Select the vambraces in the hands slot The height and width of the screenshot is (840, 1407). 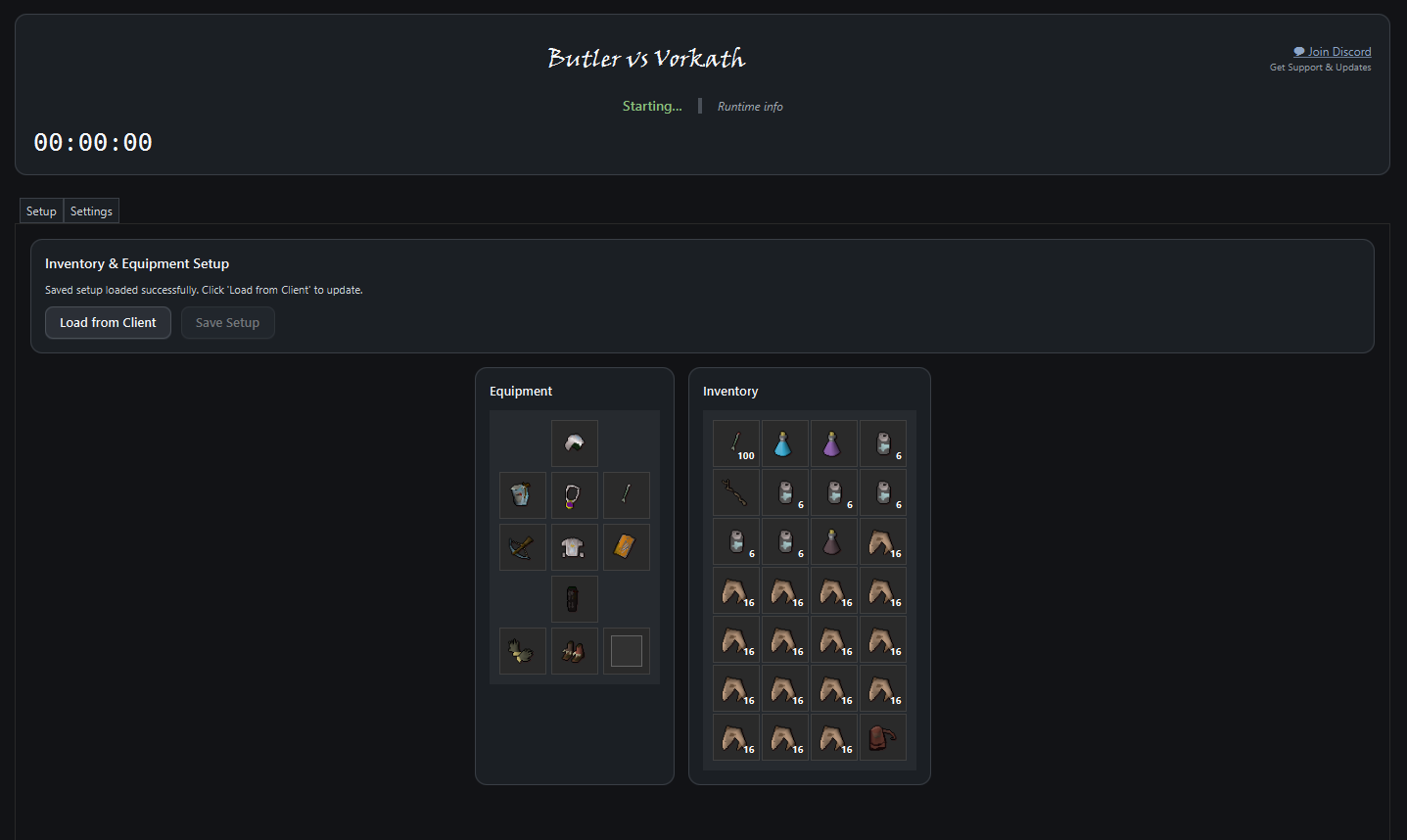[522, 651]
